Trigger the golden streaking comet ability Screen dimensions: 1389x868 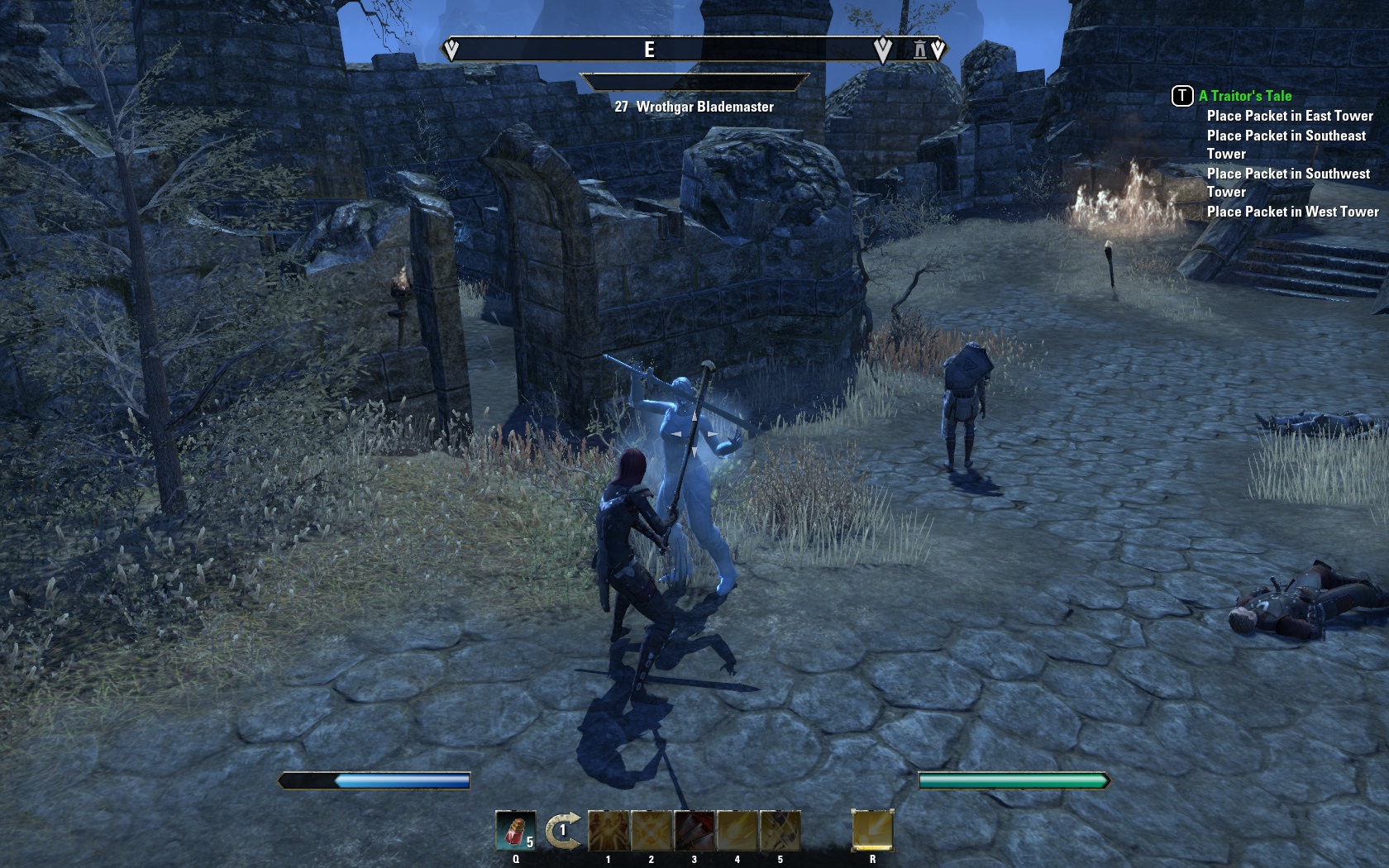pos(737,831)
